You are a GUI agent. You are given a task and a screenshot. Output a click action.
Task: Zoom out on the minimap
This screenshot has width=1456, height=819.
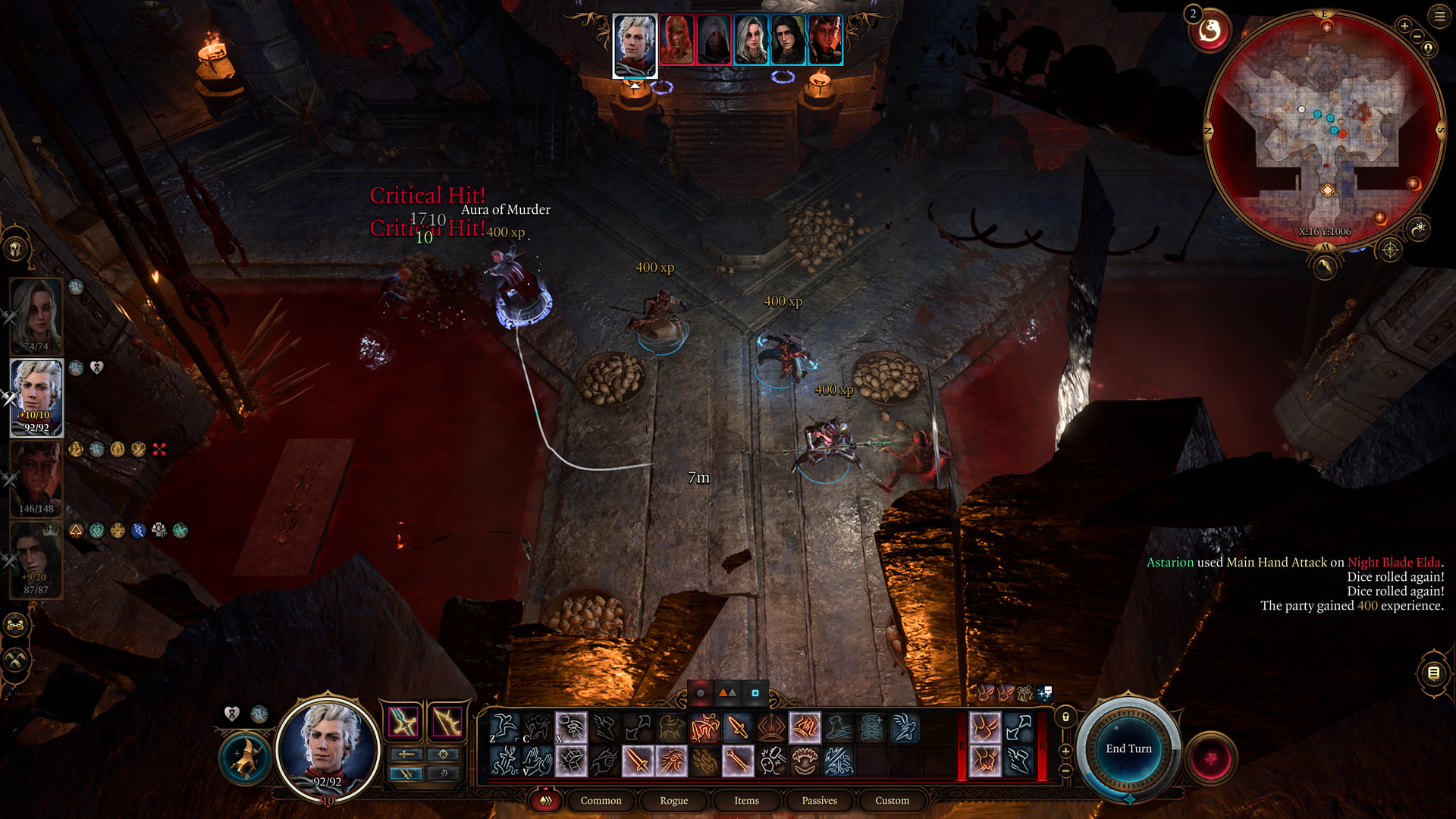[1417, 36]
